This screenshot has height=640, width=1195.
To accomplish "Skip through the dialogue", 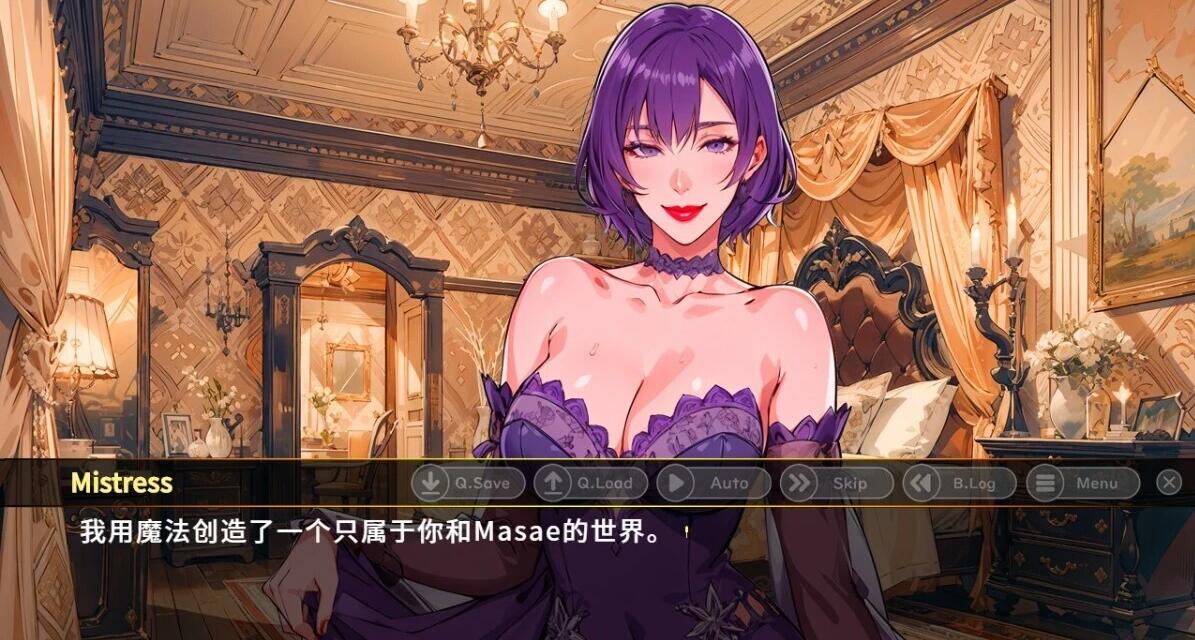I will [836, 483].
